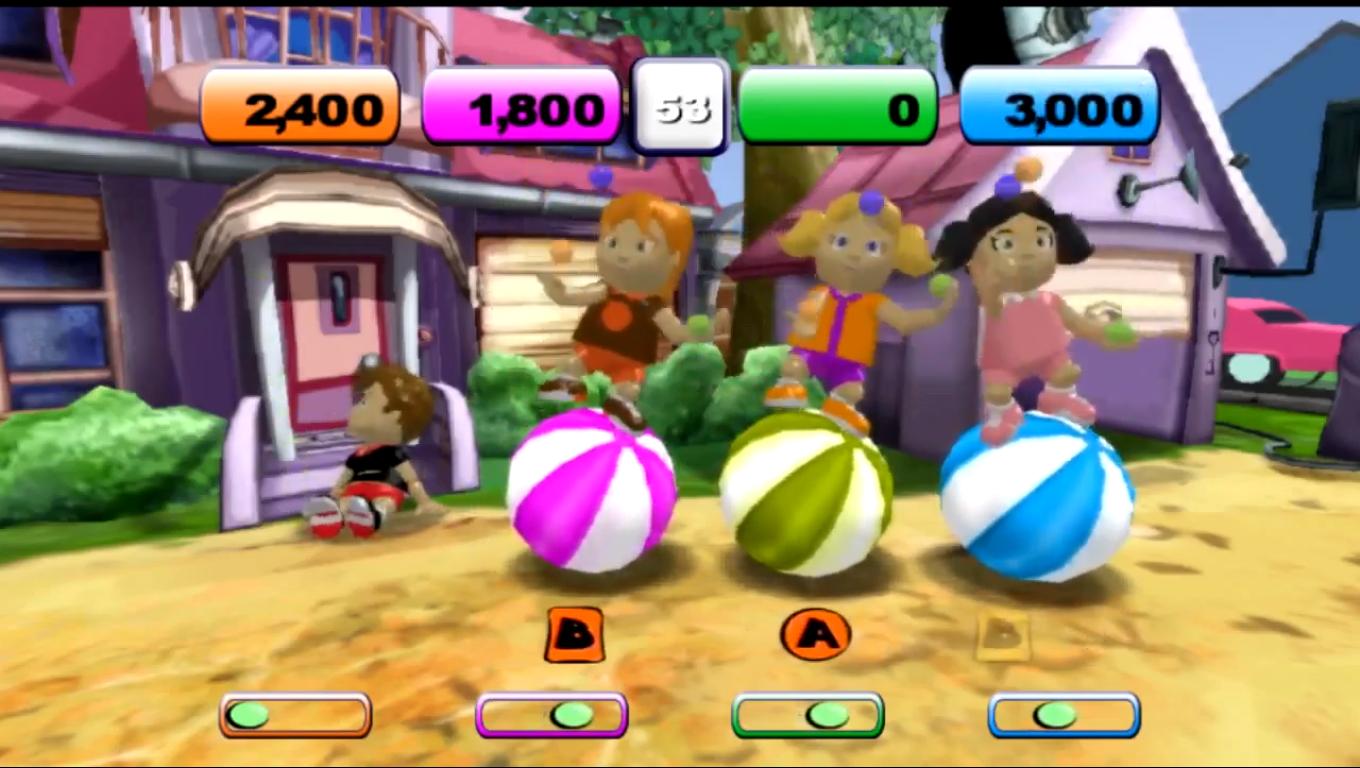The image size is (1360, 768).
Task: Toggle the orange player indicator pill
Action: [x=294, y=715]
